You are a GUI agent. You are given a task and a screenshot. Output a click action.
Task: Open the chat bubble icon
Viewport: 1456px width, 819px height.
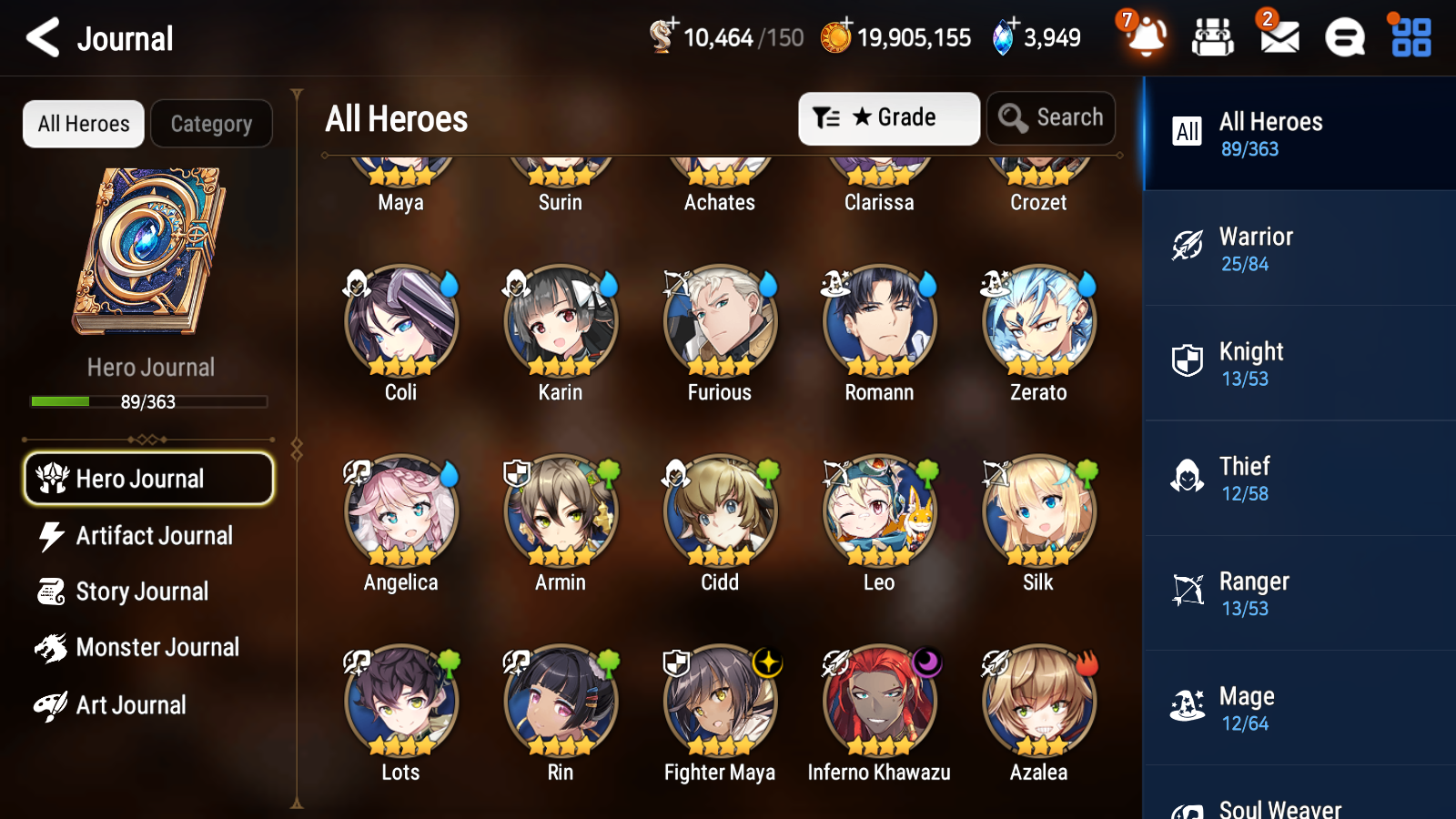coord(1343,38)
